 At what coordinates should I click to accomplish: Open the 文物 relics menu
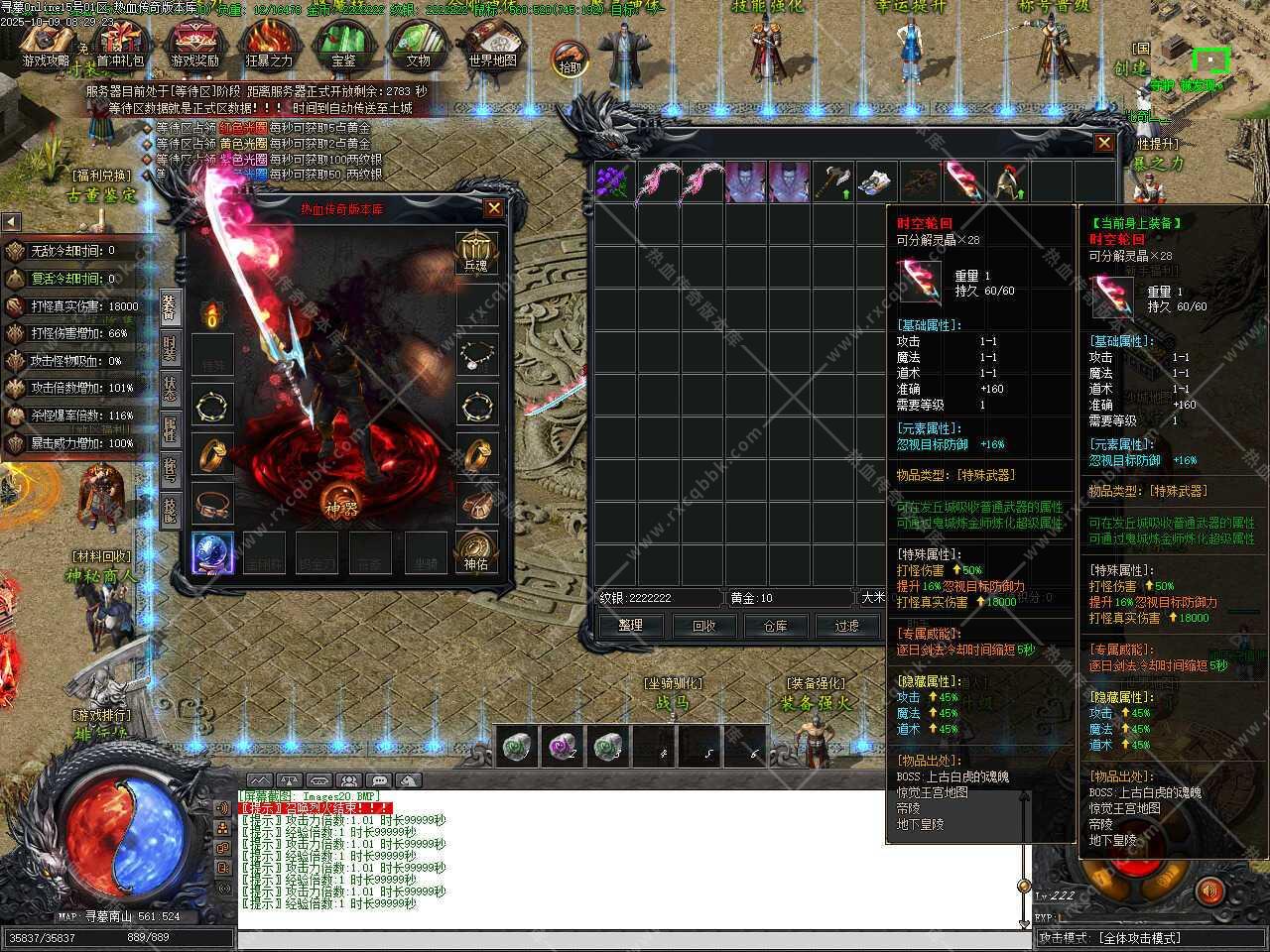tap(418, 45)
